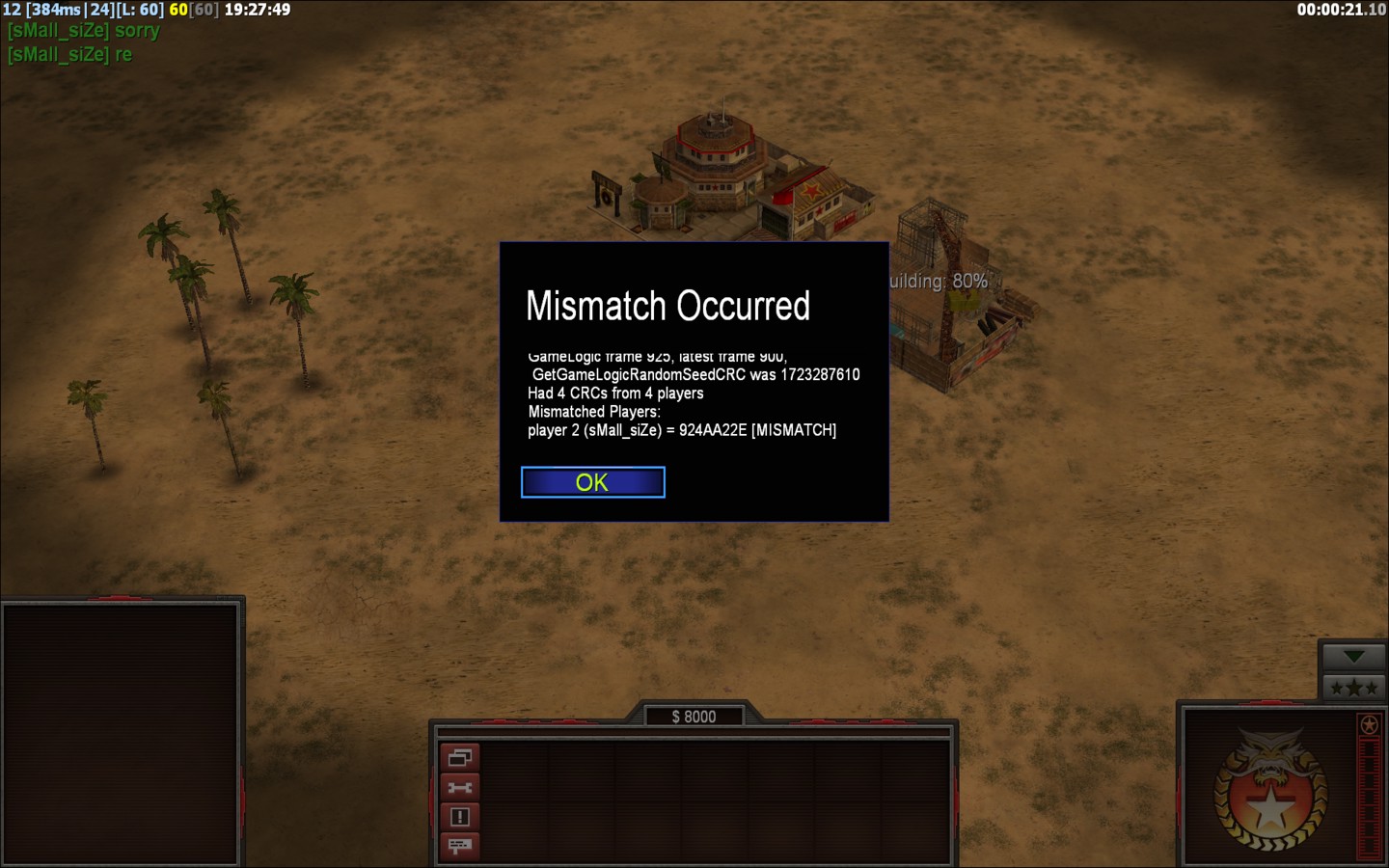Click the overlapping-windows options button
Image resolution: width=1389 pixels, height=868 pixels.
460,758
